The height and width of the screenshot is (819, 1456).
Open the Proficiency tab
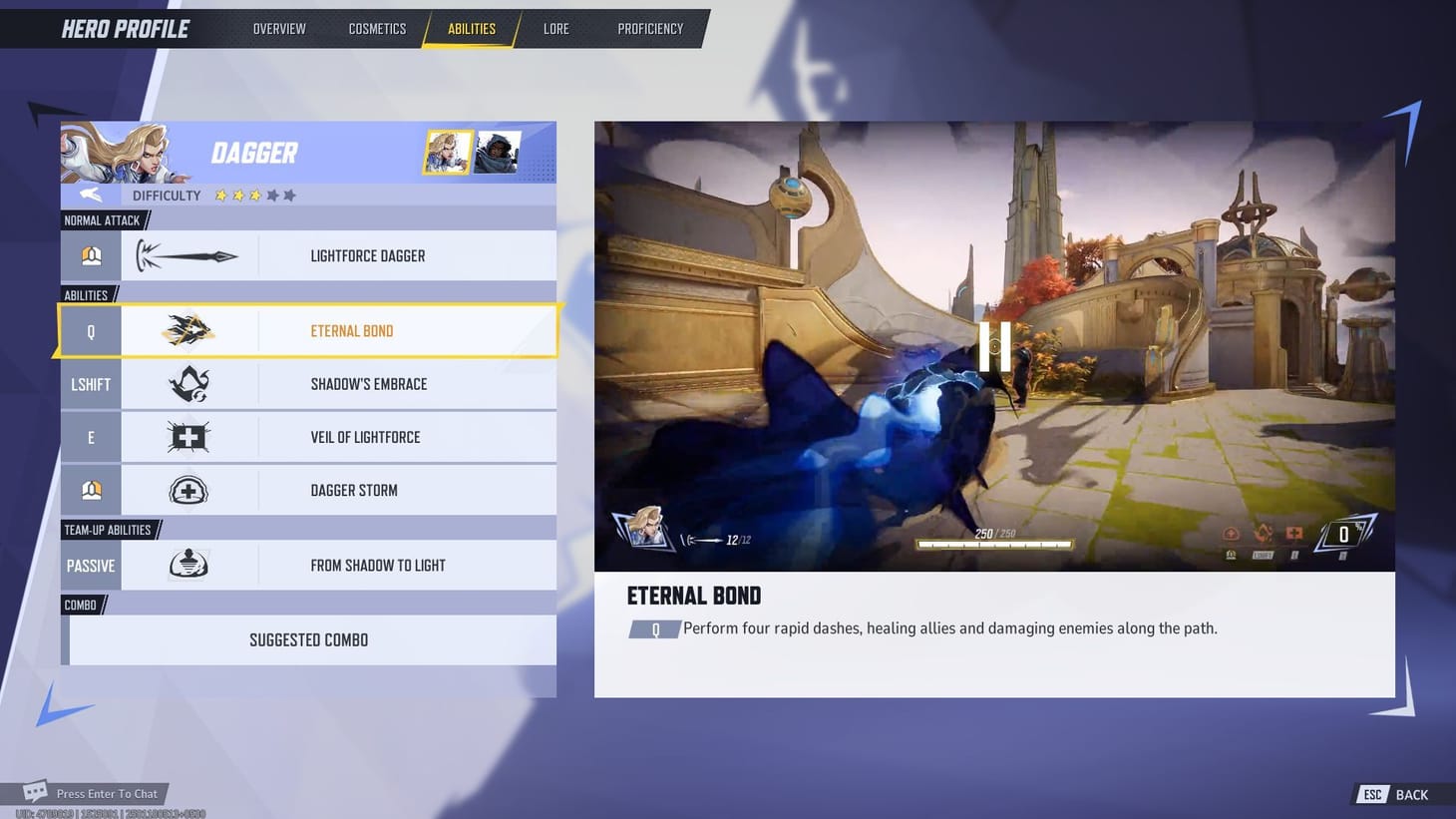point(649,28)
